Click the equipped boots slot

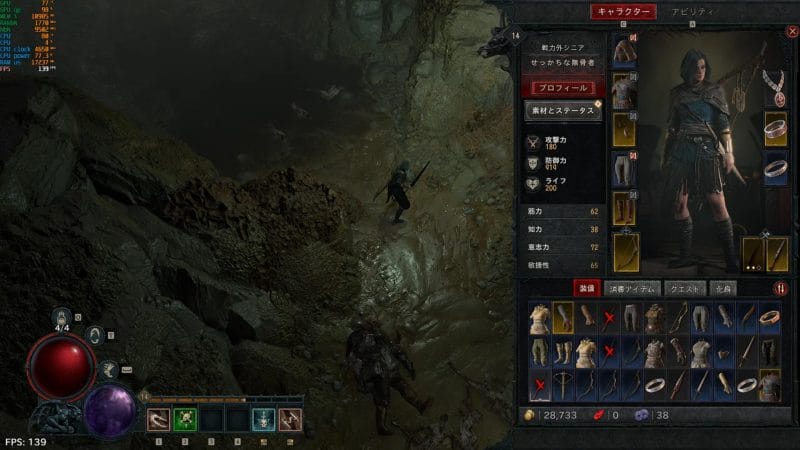(x=624, y=206)
